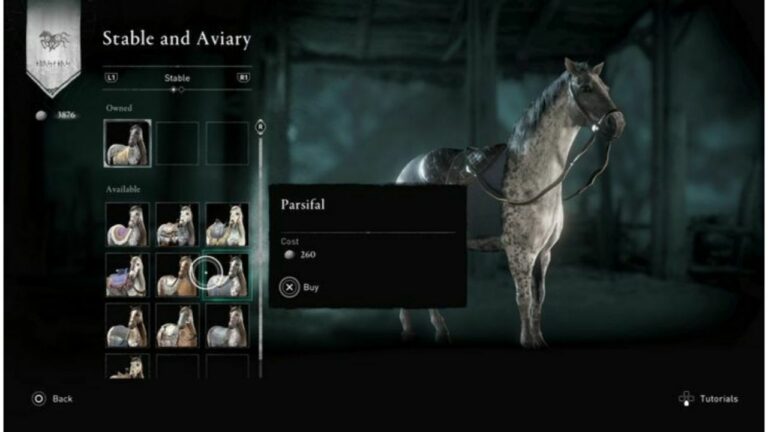Select the horse with purple saddle blanket

[127, 225]
